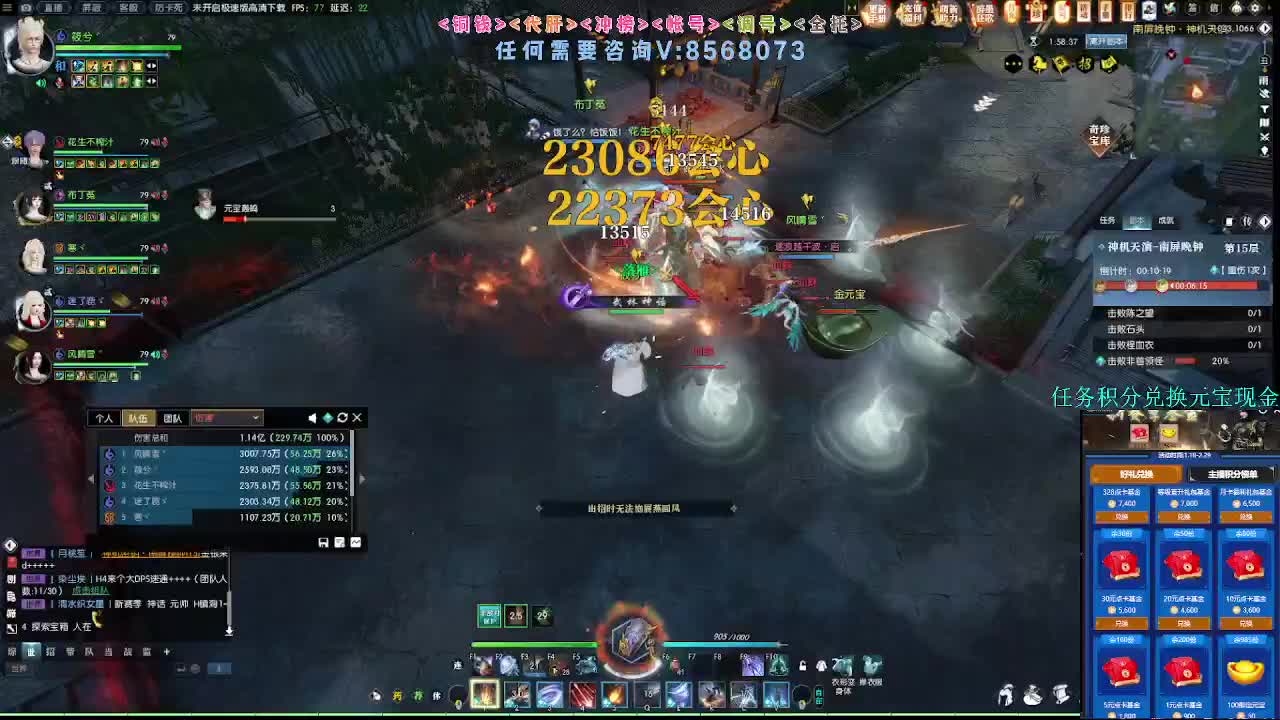Click the 传 teleport icon above the quest panel
The height and width of the screenshot is (720, 1280).
[1247, 221]
